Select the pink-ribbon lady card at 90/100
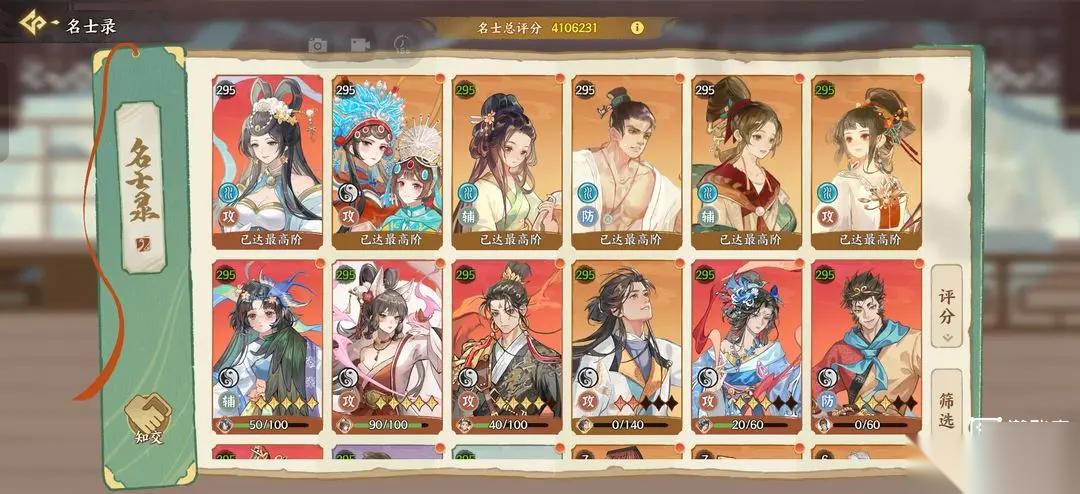Viewport: 1080px width, 494px height. (387, 345)
